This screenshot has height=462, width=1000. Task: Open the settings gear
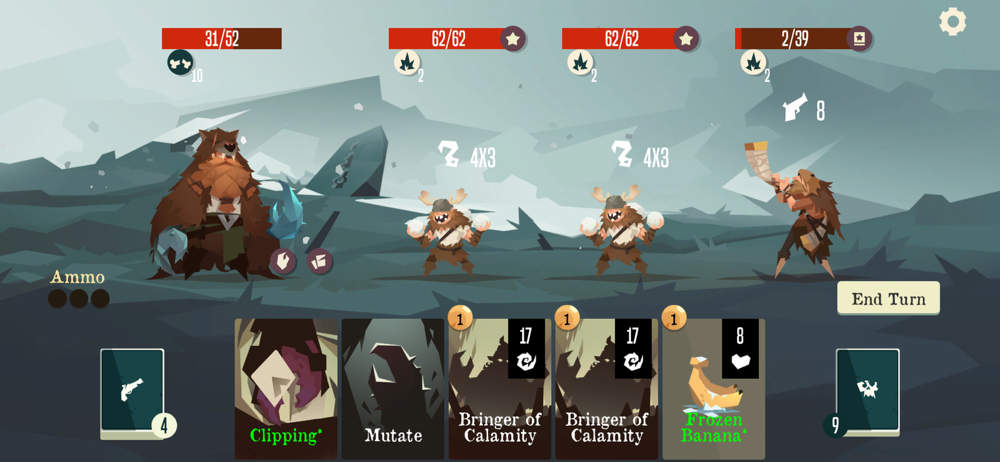click(952, 21)
